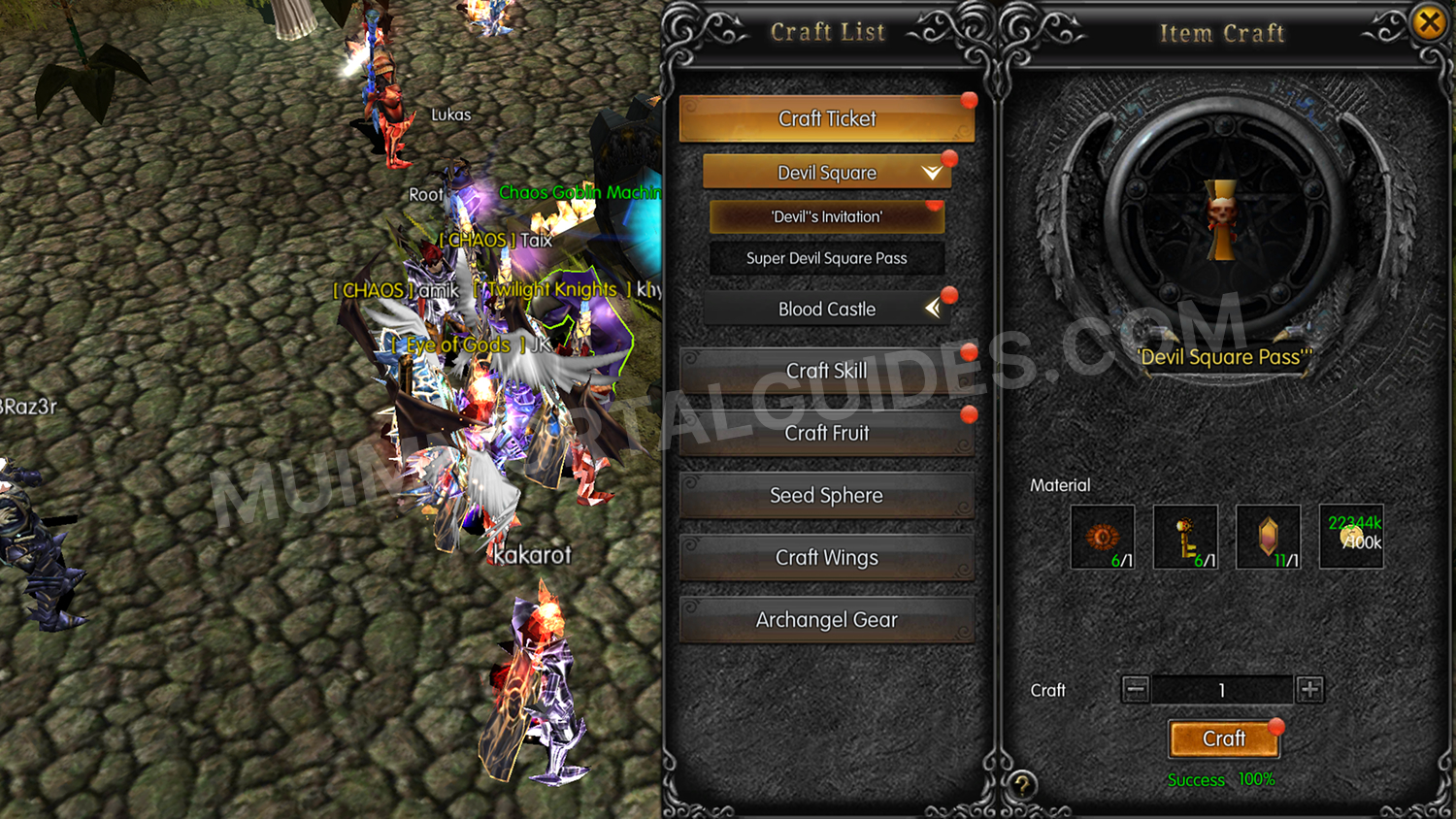Click the craft quantity input field
Screen dimensions: 1456x819
[x=1221, y=690]
